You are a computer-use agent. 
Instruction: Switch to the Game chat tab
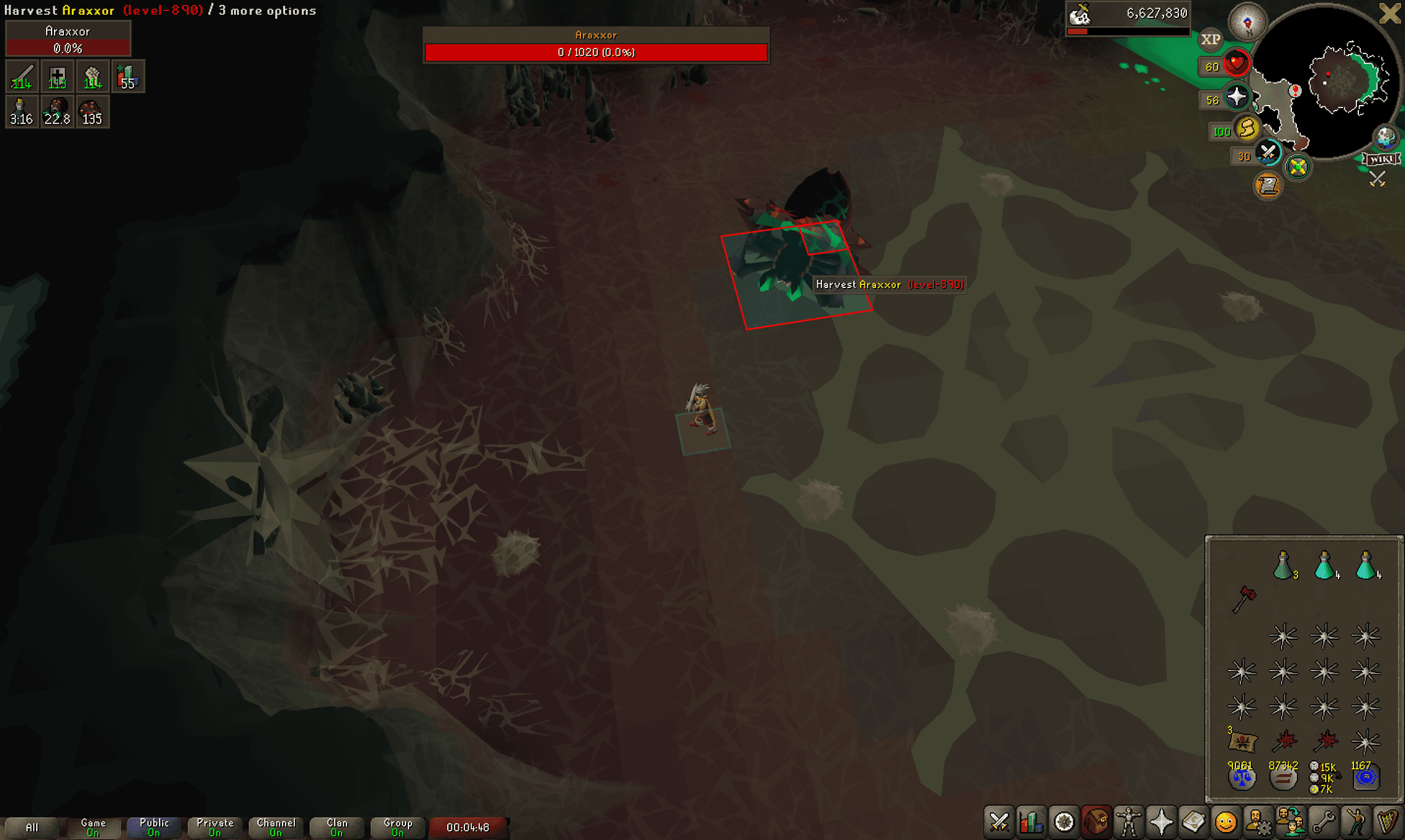92,825
